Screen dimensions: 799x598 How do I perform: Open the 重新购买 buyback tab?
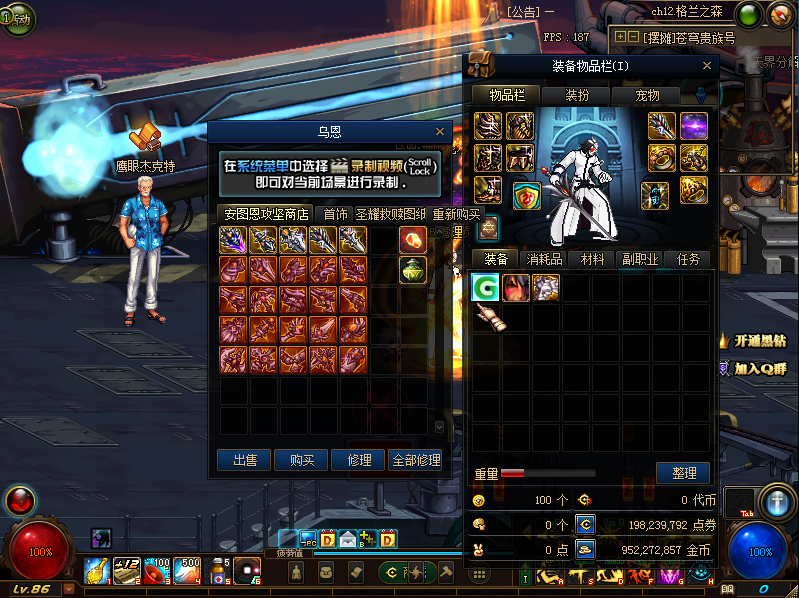pyautogui.click(x=456, y=214)
